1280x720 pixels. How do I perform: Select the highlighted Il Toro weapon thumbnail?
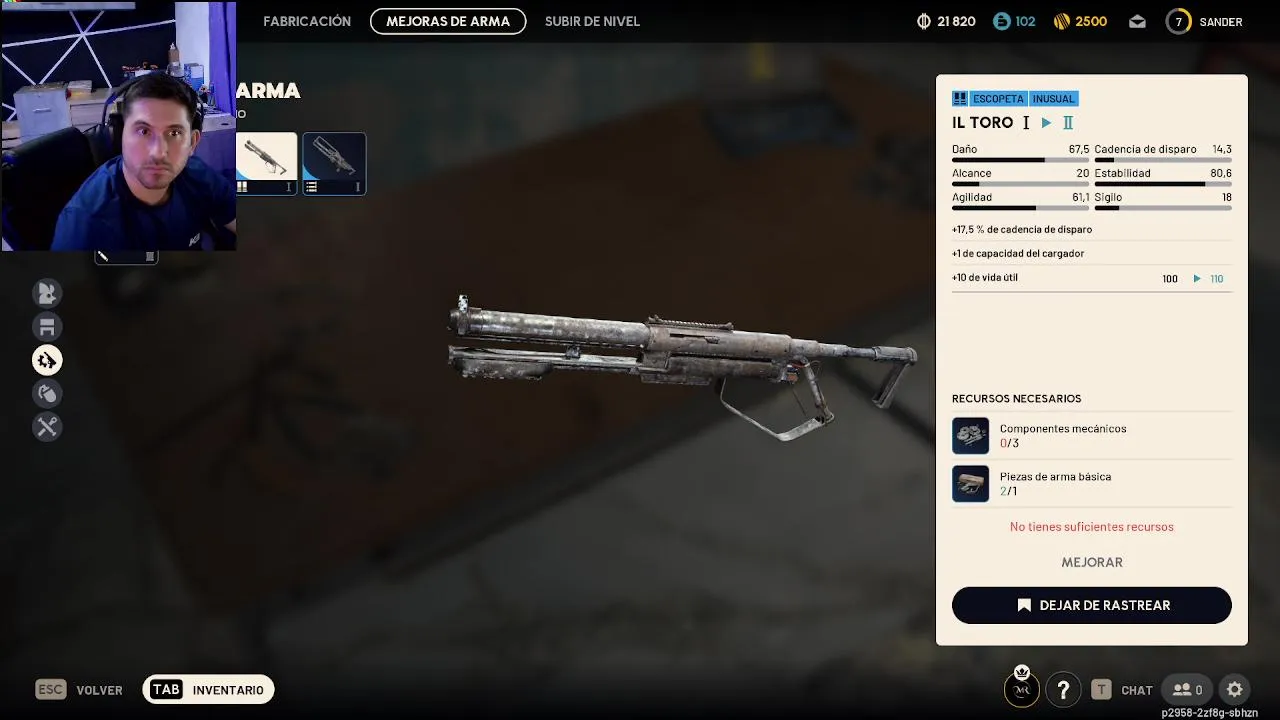click(x=267, y=163)
